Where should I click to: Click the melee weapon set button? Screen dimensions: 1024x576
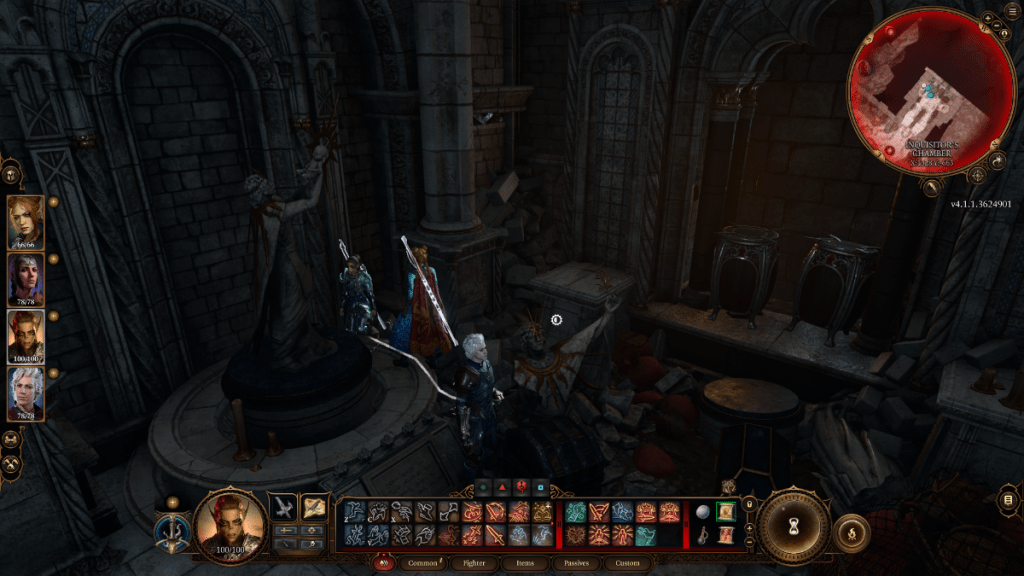click(x=283, y=508)
